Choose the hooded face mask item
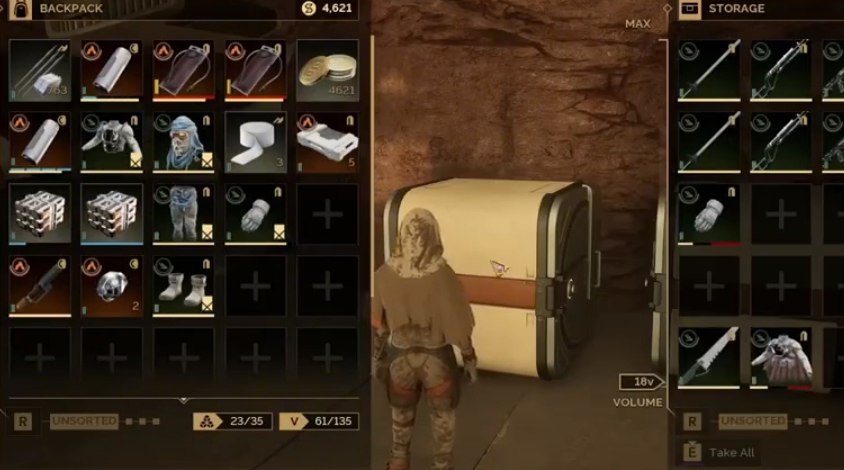 coord(184,143)
